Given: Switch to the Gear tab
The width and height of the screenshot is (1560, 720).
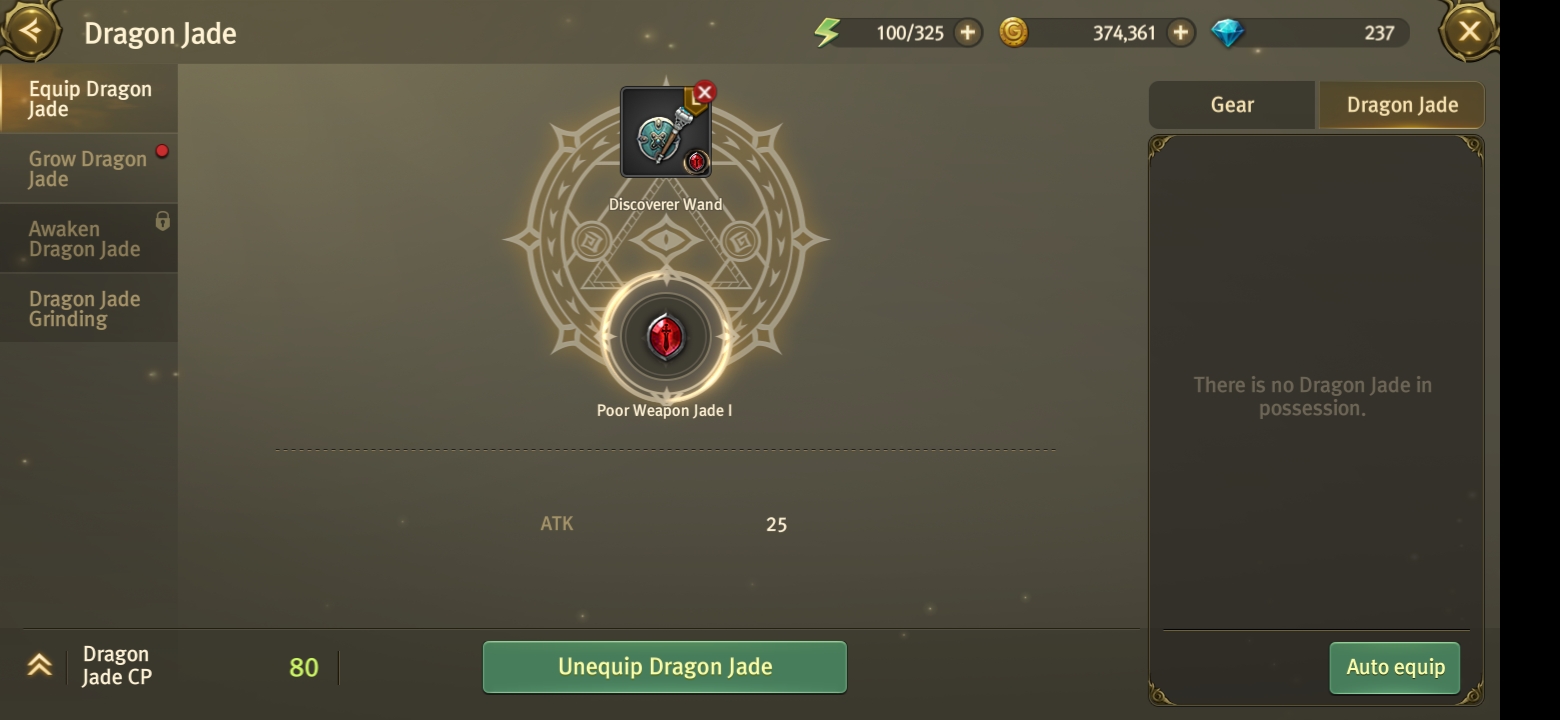Looking at the screenshot, I should point(1232,105).
